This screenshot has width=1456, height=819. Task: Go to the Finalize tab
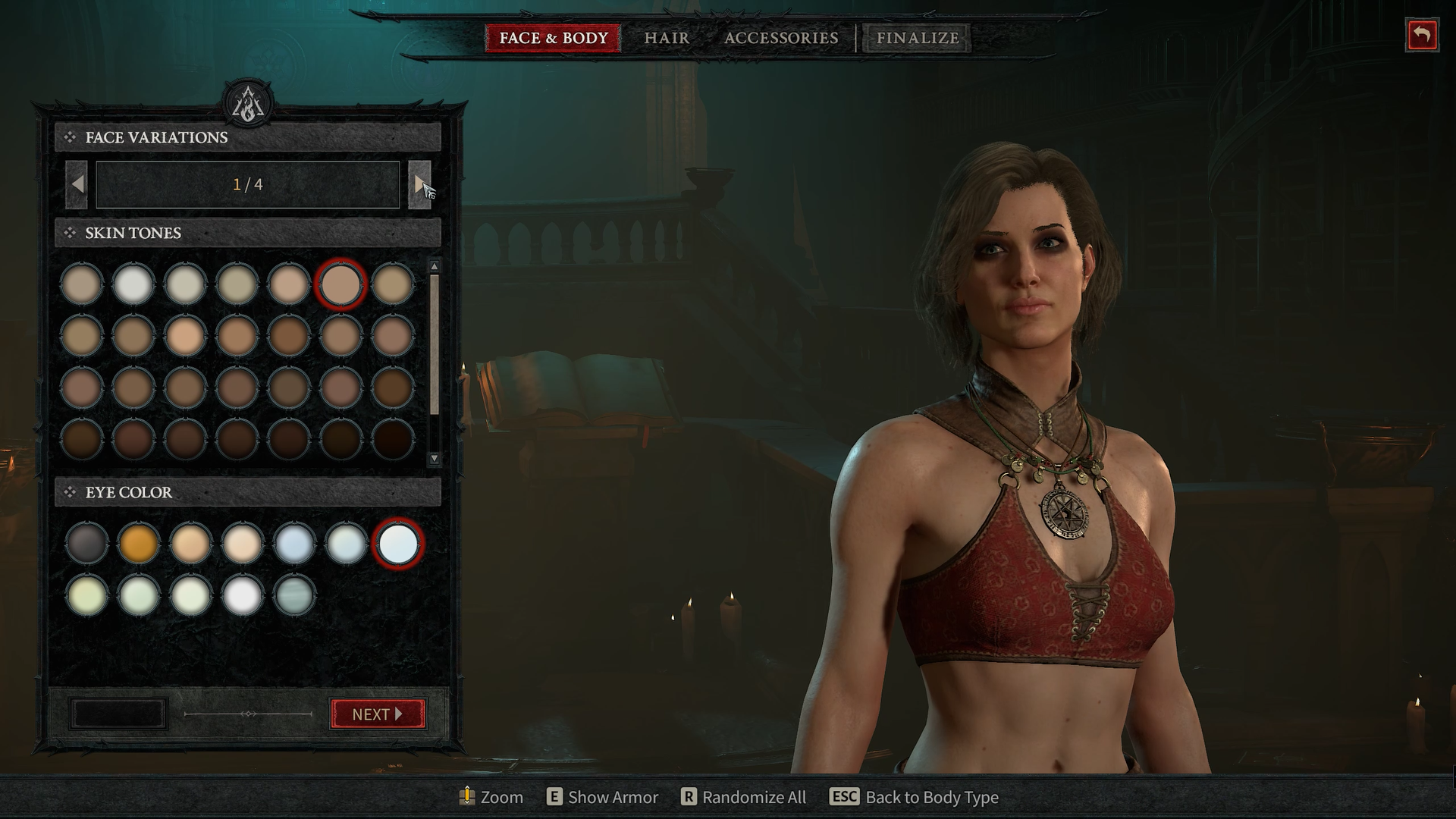tap(917, 38)
